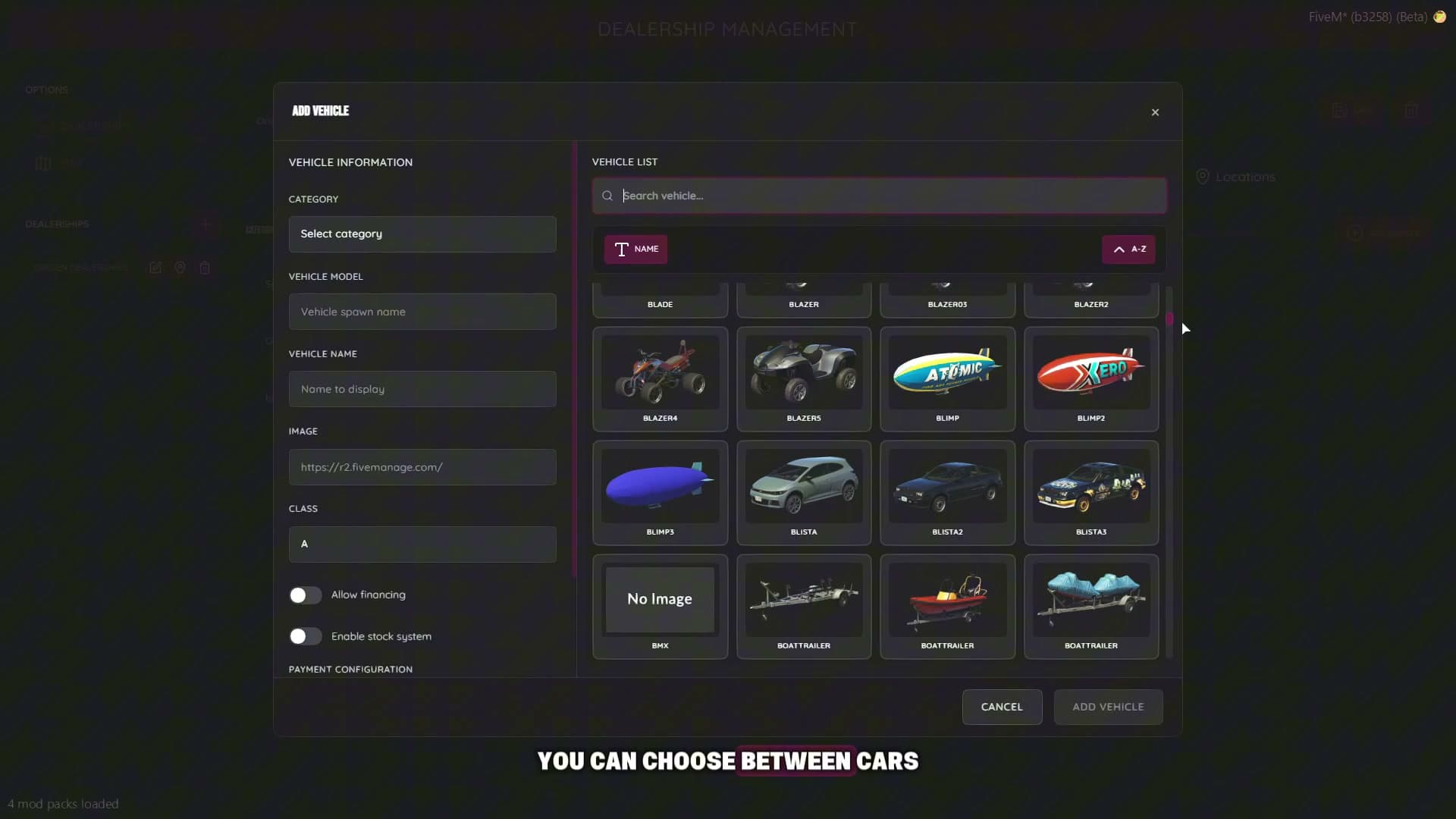
Task: Click the T name-sort icon
Action: point(621,249)
